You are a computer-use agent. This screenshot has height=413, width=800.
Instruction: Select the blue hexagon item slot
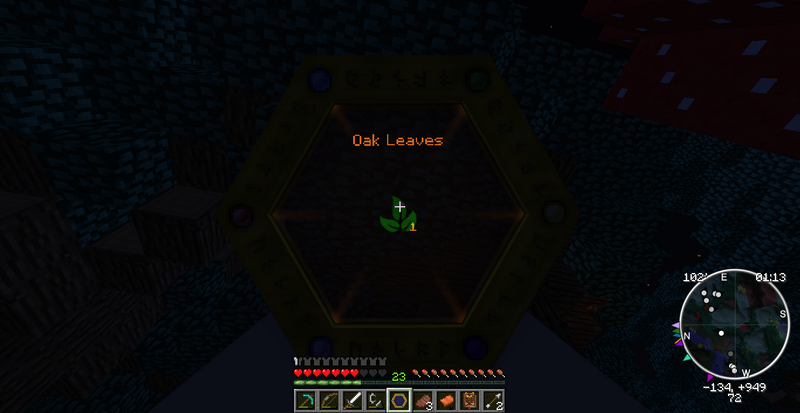coord(399,401)
